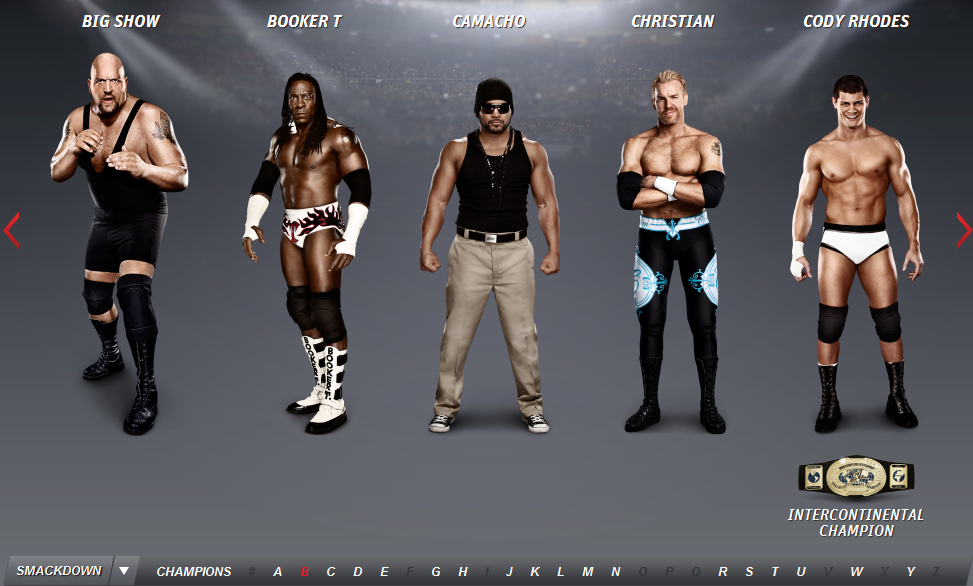Click the red left arrow to go back

point(12,230)
